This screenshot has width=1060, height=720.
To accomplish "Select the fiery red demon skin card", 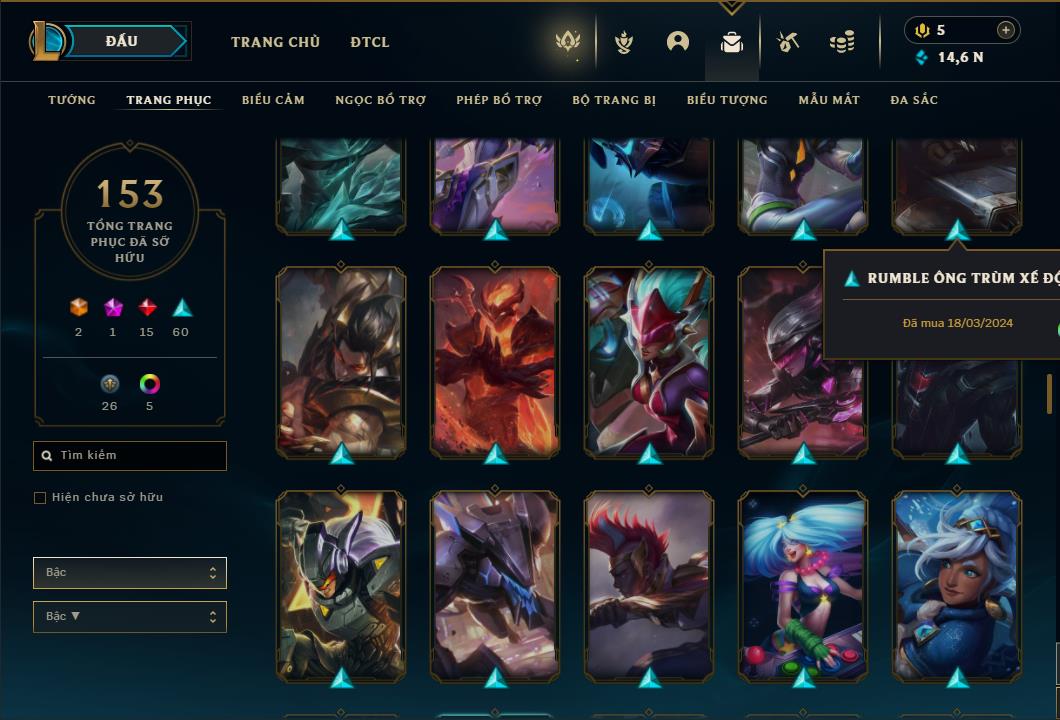I will [495, 360].
